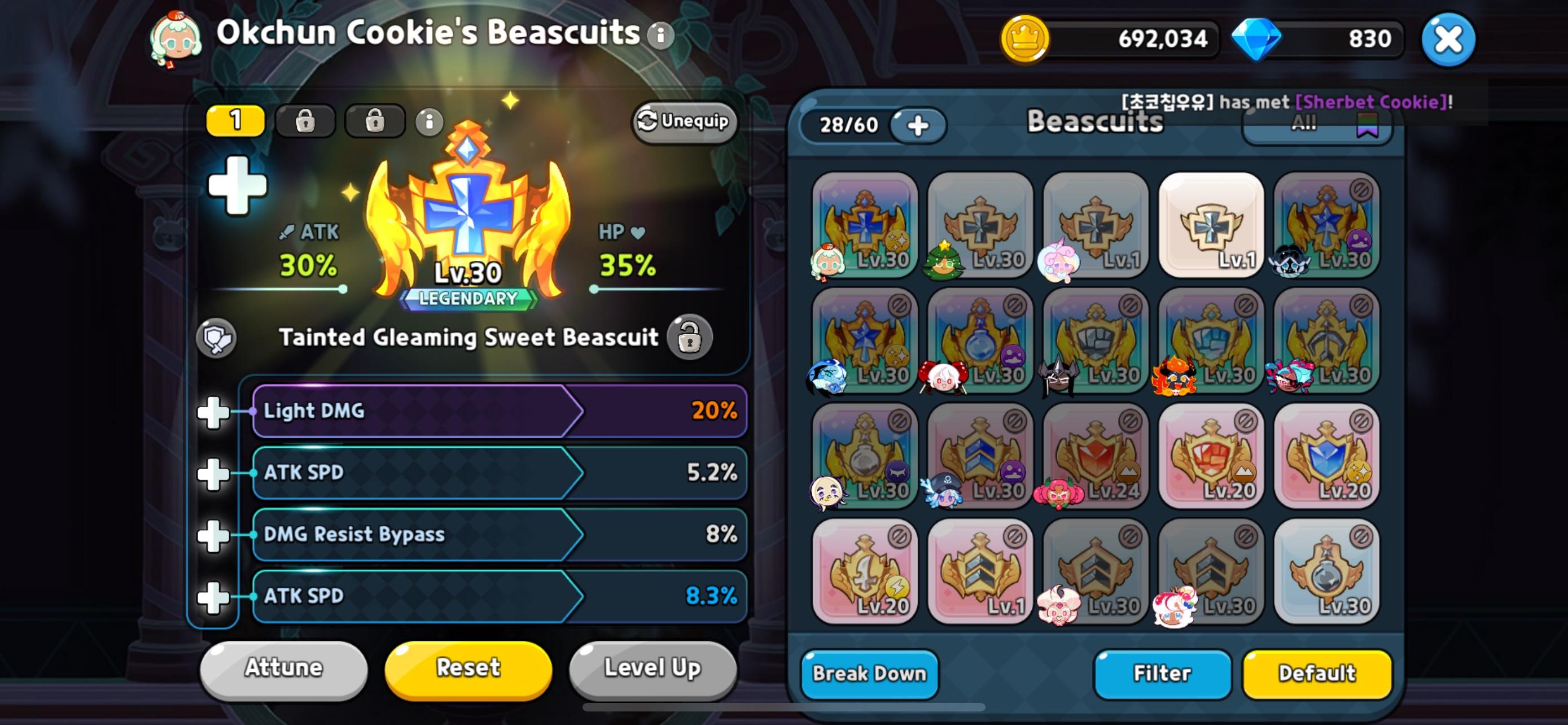Expand the DMG Resist Bypass upgrade
Viewport: 1568px width, 725px height.
coord(214,535)
